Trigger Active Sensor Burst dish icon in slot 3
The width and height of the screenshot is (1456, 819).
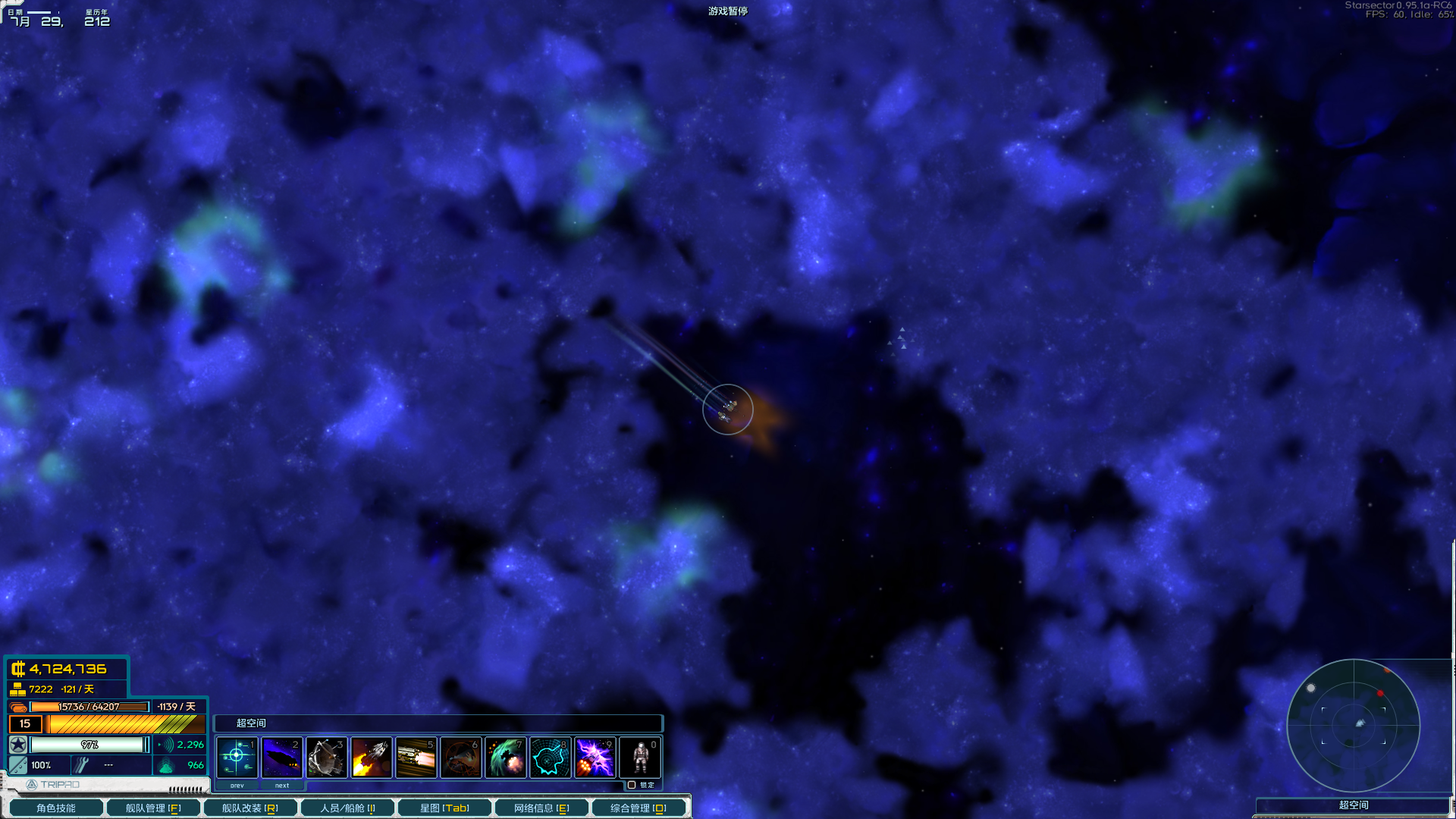coord(326,756)
